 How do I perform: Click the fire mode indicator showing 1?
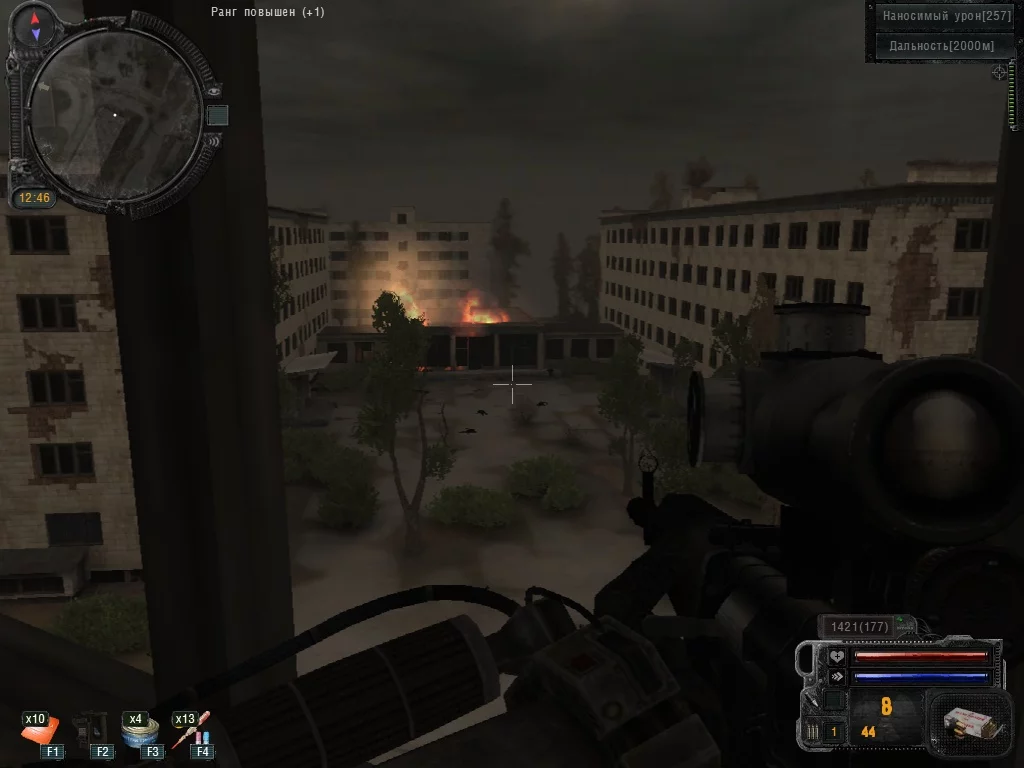834,732
